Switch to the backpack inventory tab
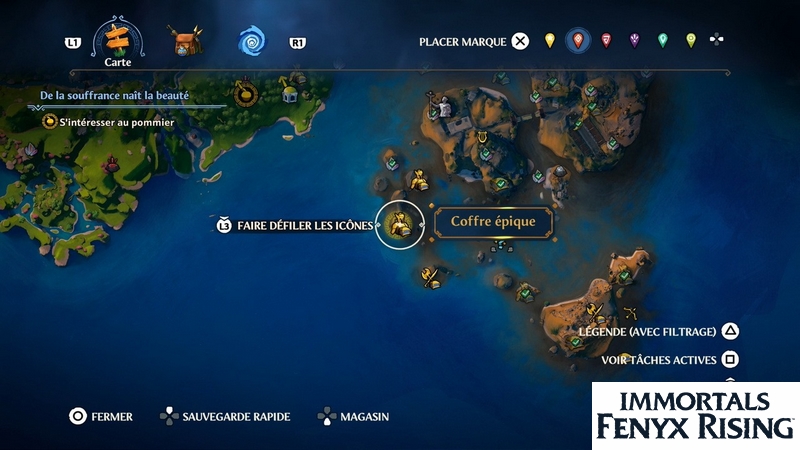Viewport: 800px width, 450px height. [185, 42]
